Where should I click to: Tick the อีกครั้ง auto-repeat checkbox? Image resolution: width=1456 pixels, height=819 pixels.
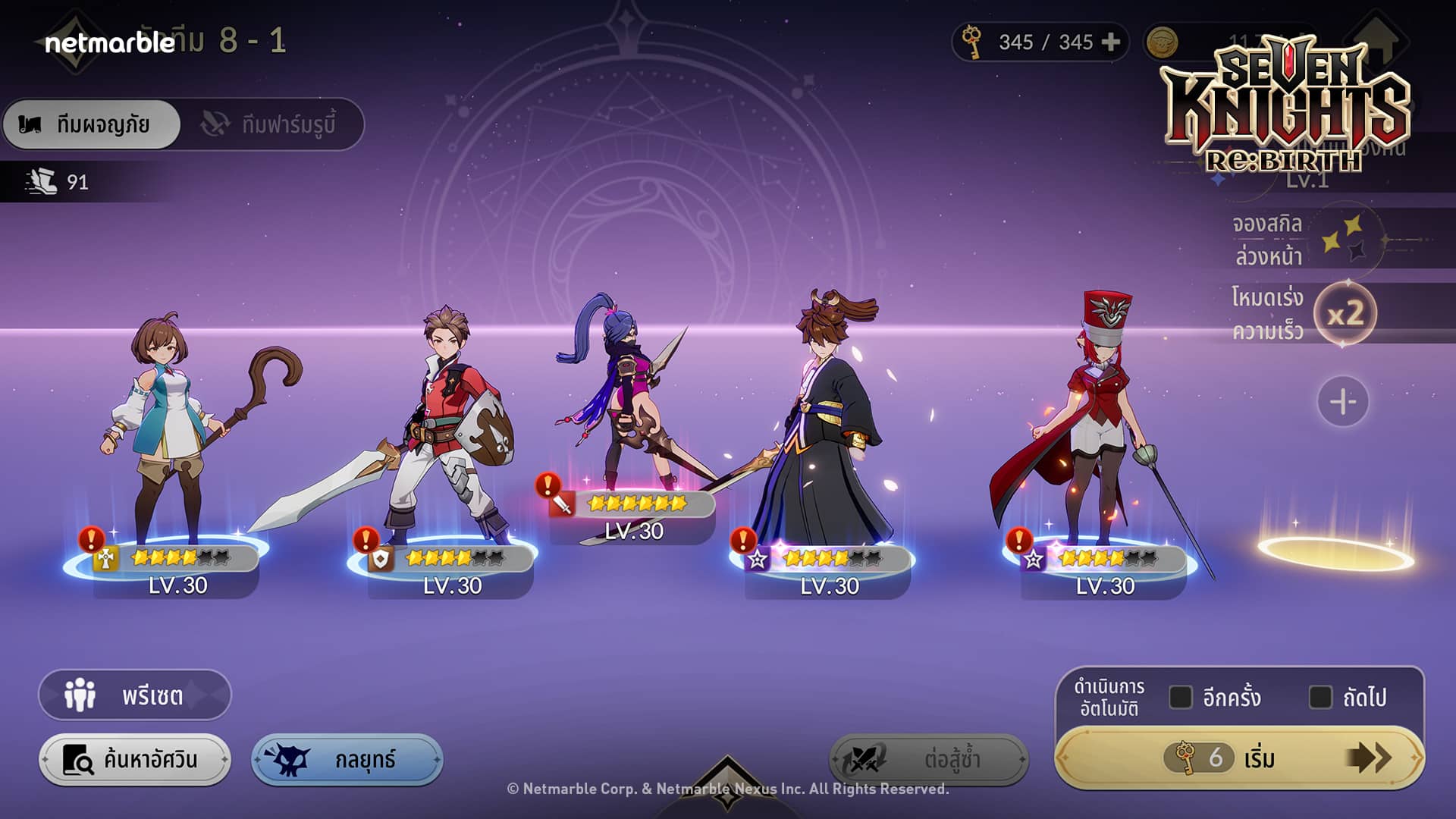[1181, 697]
